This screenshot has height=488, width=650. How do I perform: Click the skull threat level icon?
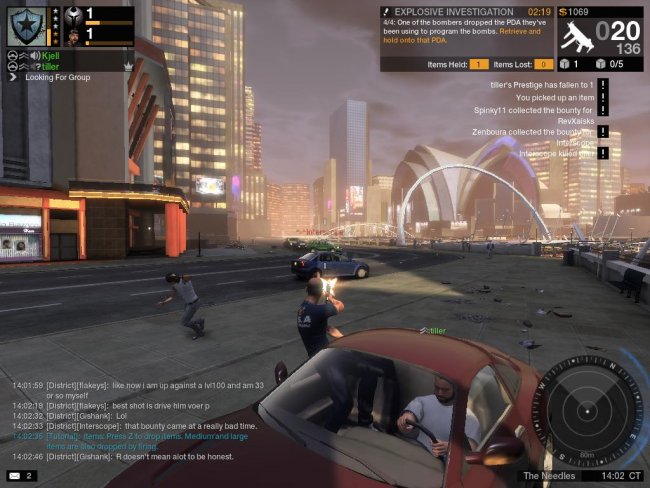click(72, 14)
